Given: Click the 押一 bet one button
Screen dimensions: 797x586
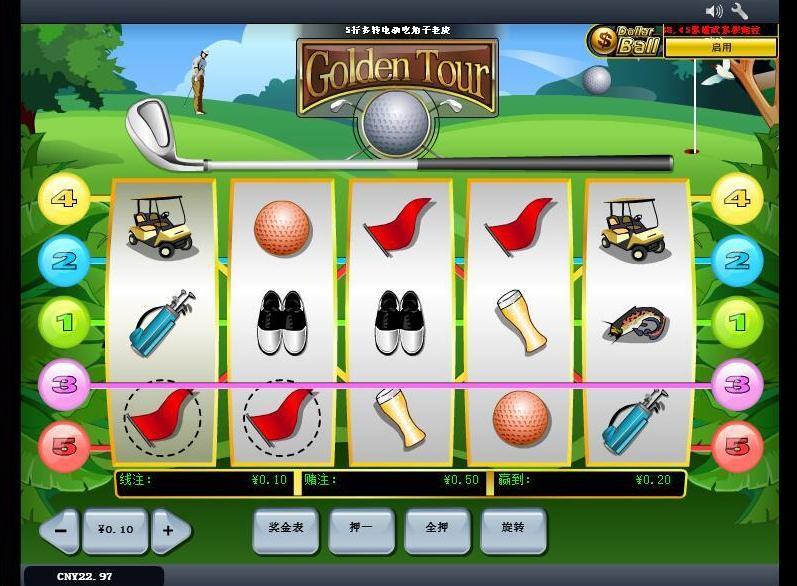Looking at the screenshot, I should (x=361, y=528).
